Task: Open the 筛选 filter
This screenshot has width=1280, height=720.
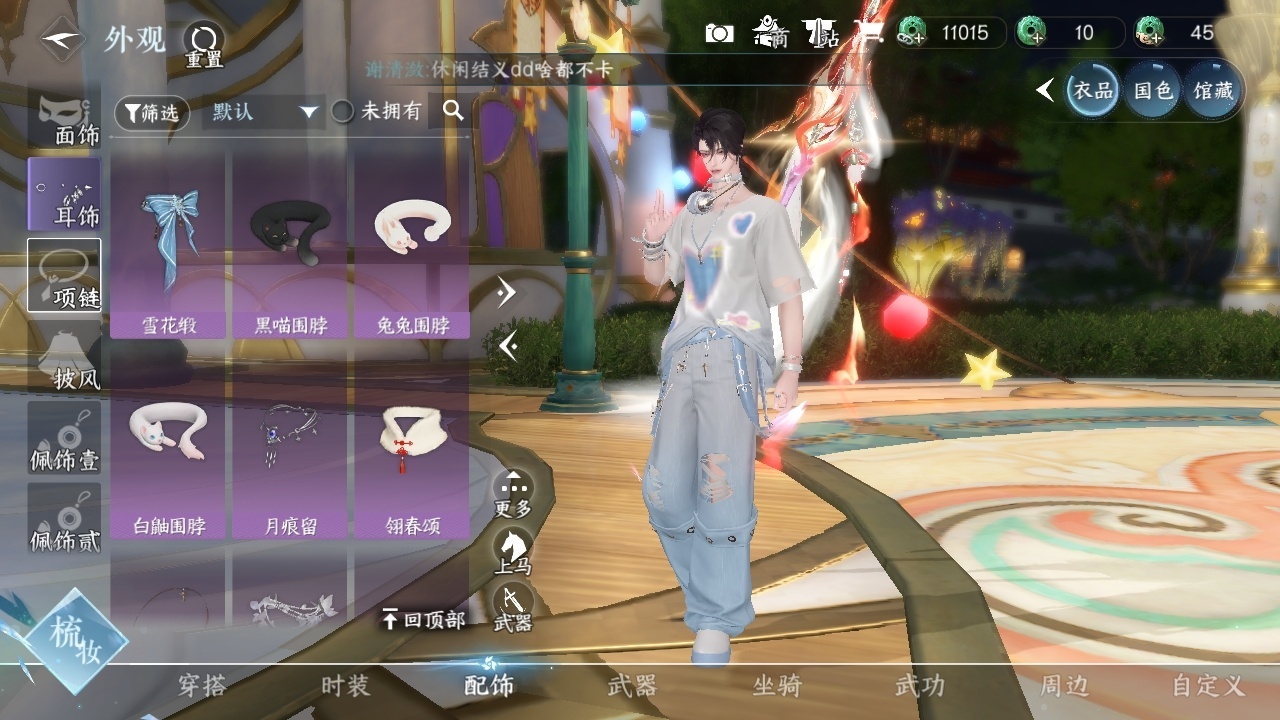Action: [152, 113]
